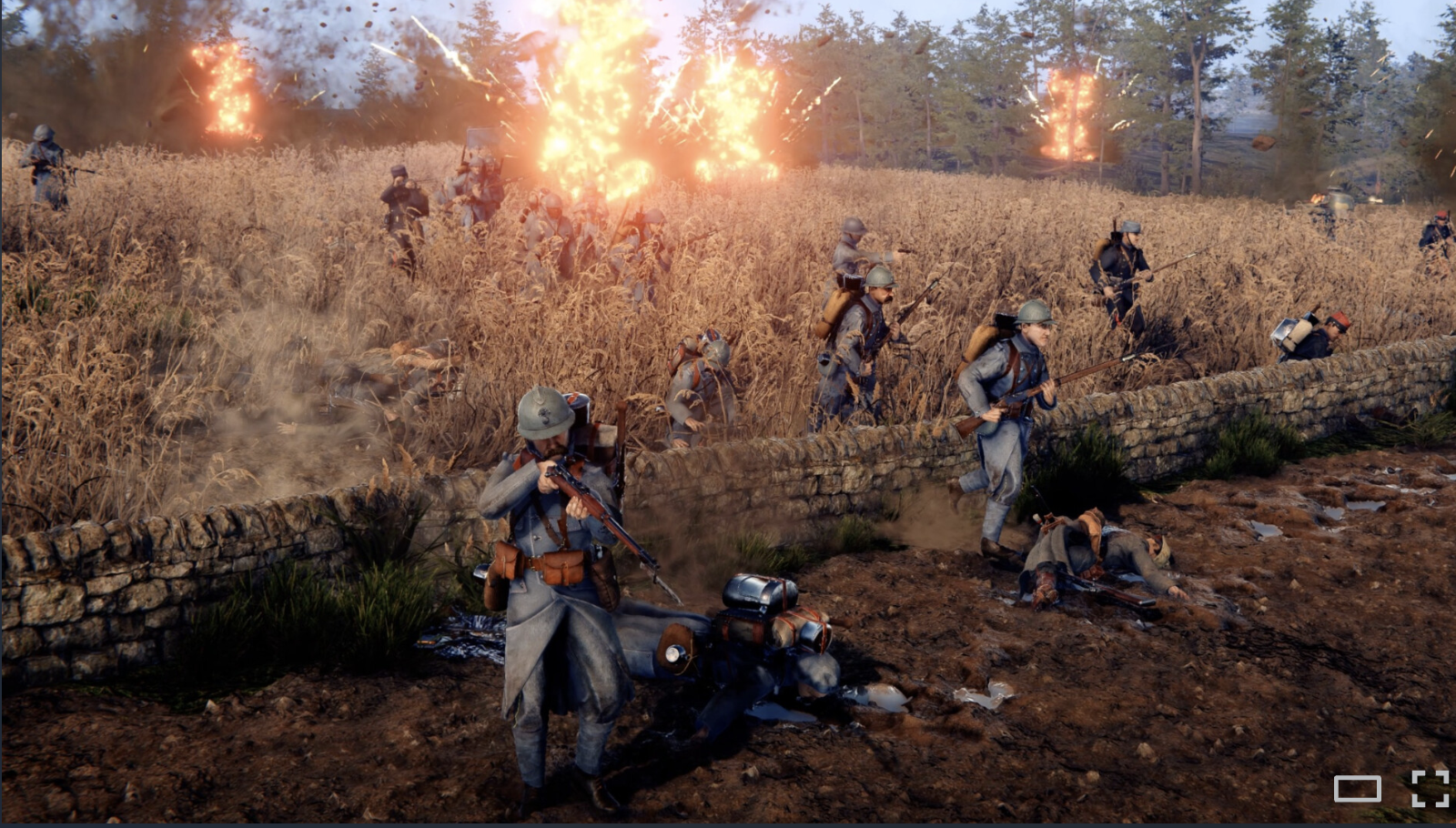Click the large central explosion in the field
The width and height of the screenshot is (1456, 828).
point(619,109)
